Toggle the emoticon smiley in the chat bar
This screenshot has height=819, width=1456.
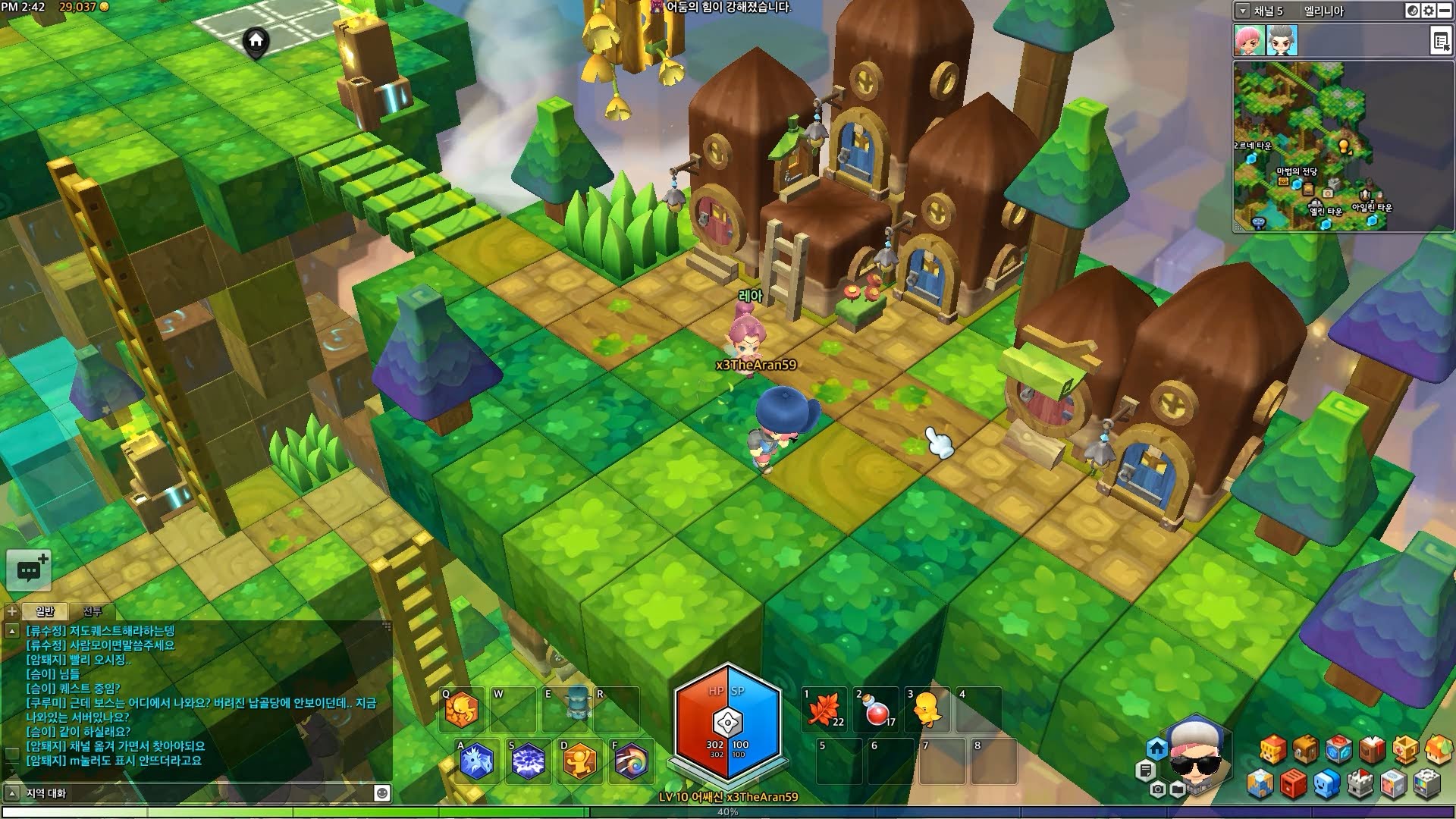(381, 795)
